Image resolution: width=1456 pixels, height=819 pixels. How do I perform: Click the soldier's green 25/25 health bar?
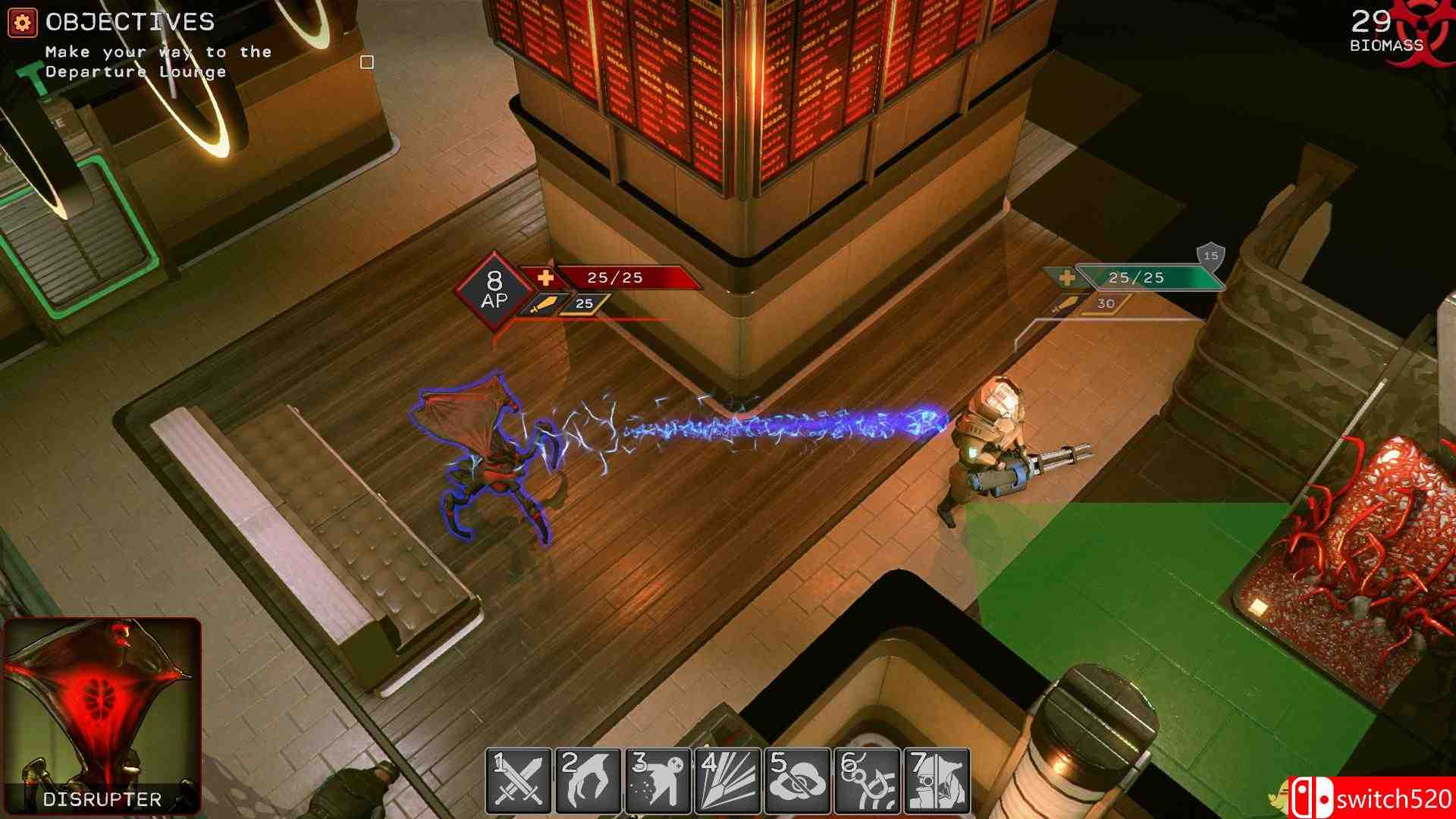[1137, 278]
